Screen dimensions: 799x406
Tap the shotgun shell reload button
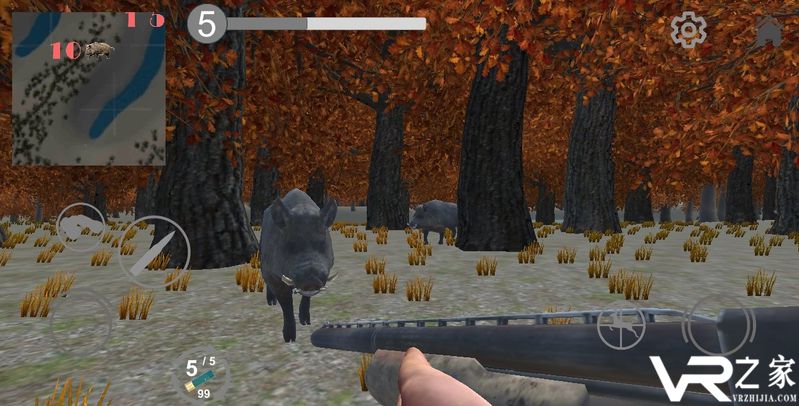point(198,376)
